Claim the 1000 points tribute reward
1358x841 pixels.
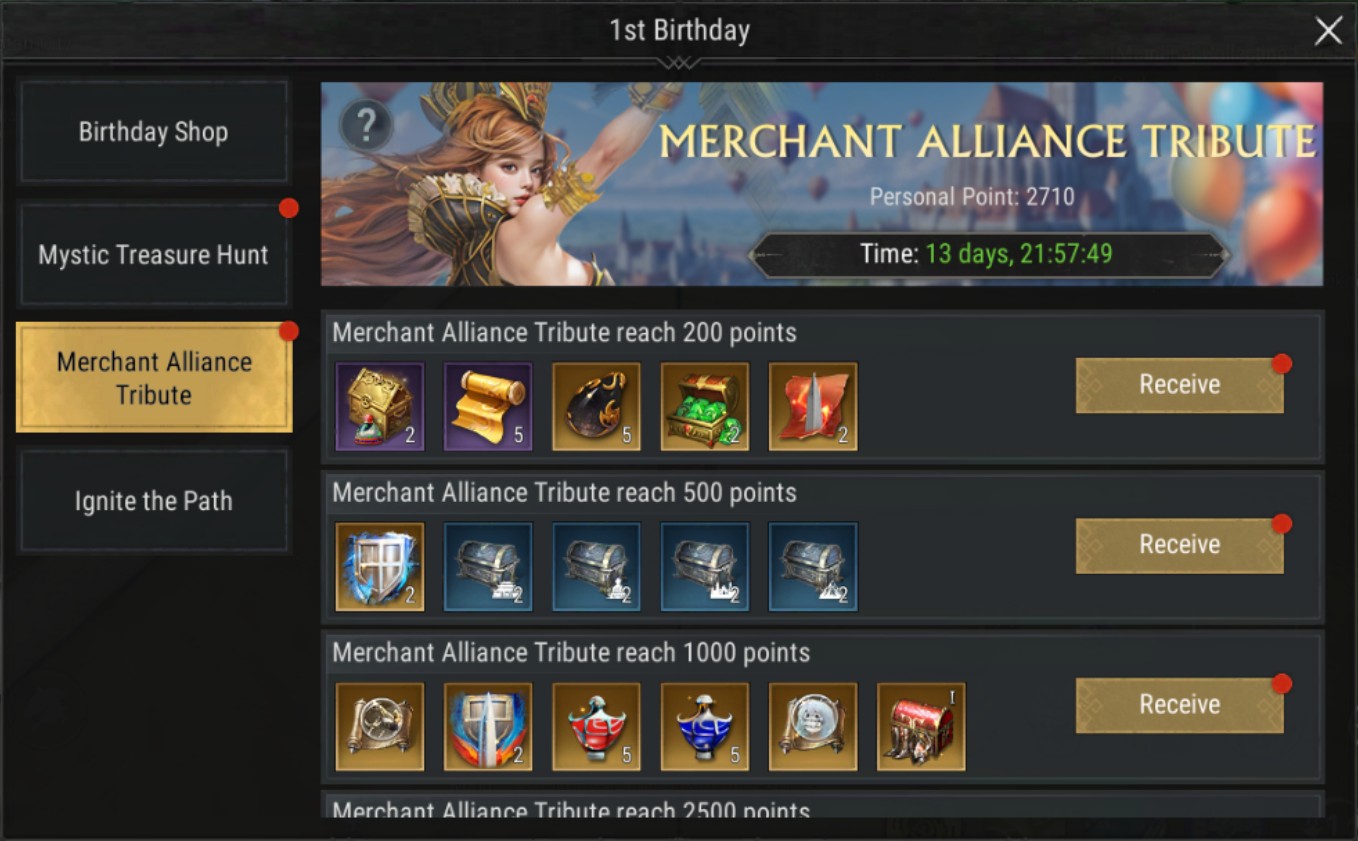pyautogui.click(x=1179, y=705)
